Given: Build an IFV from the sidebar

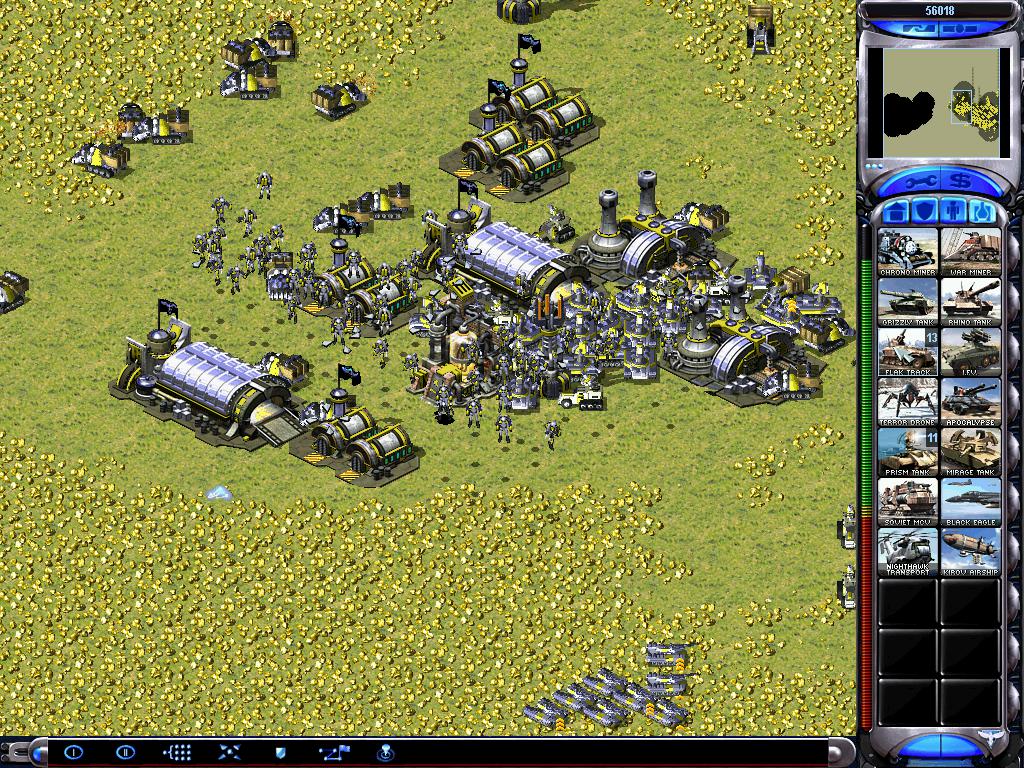Looking at the screenshot, I should (x=970, y=351).
